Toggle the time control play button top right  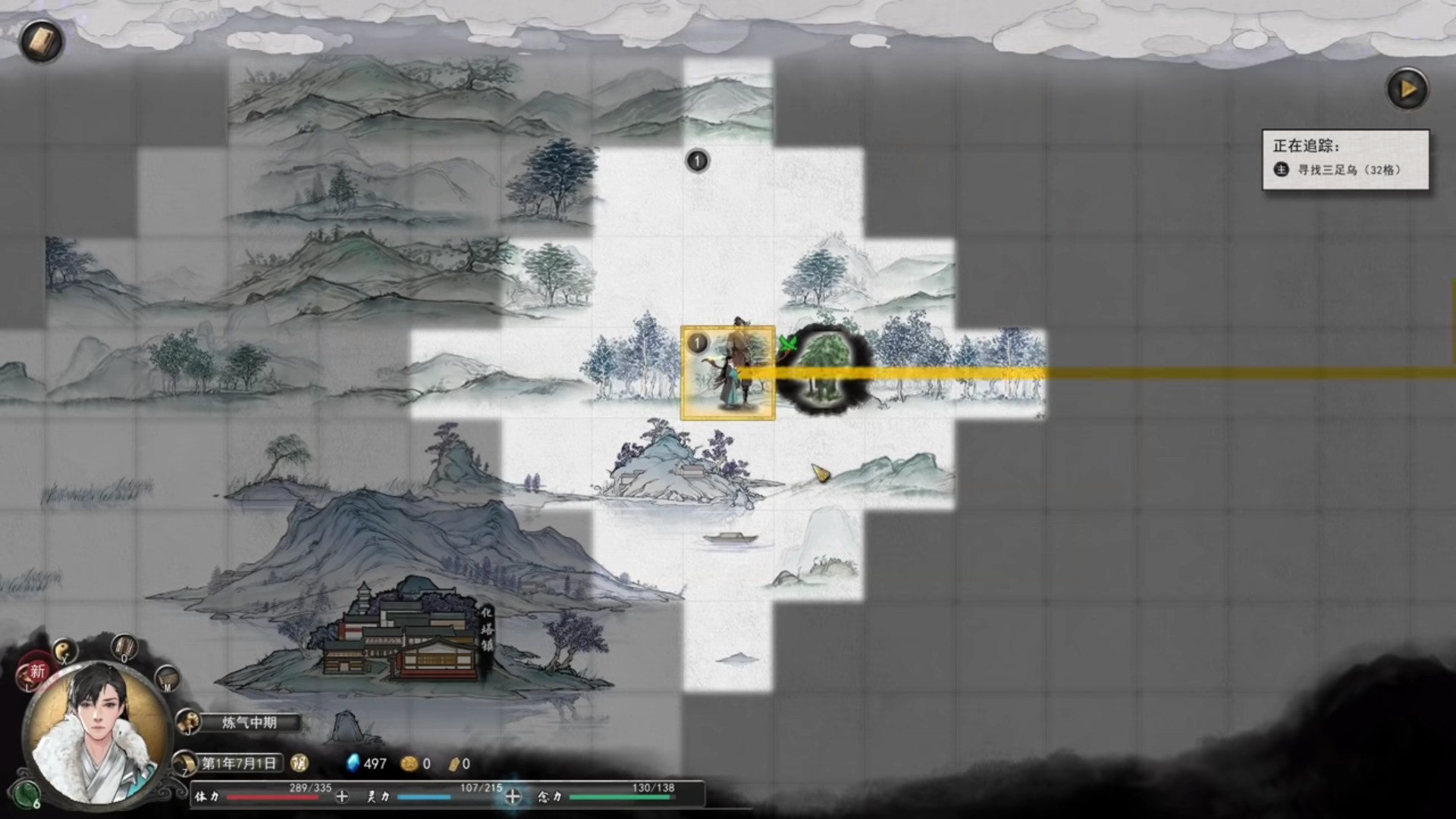(1408, 89)
